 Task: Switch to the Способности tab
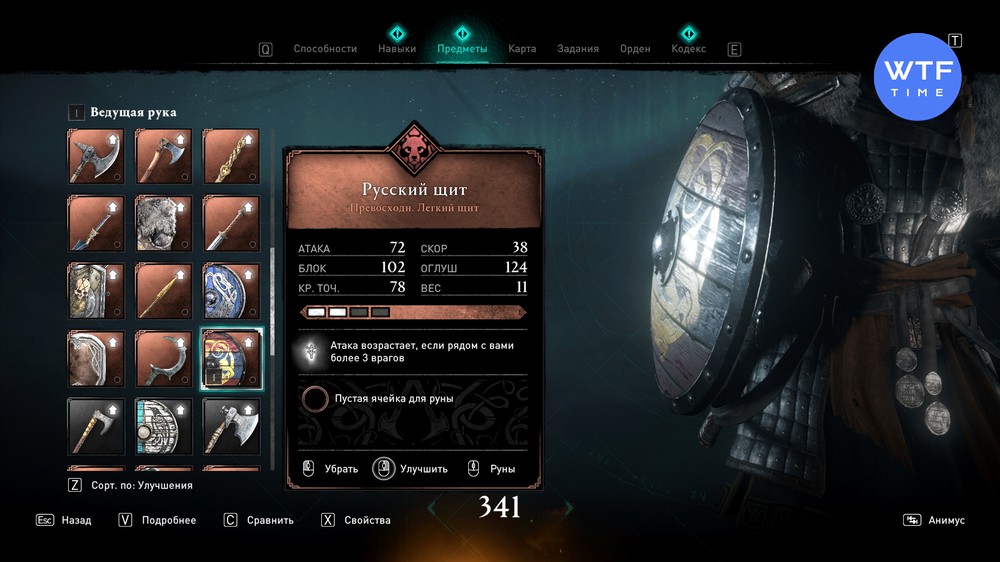tap(325, 48)
